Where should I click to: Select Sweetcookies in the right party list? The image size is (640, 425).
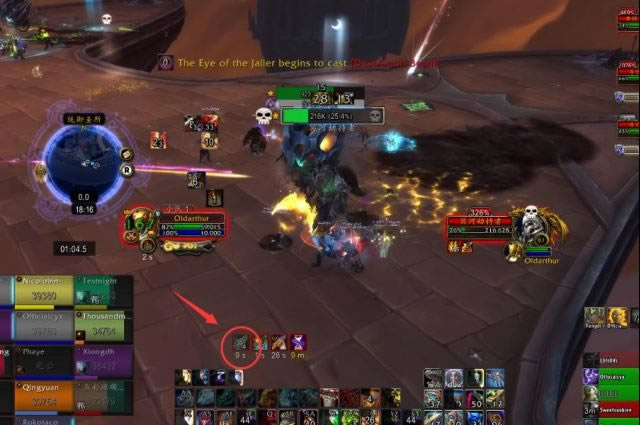pos(611,410)
